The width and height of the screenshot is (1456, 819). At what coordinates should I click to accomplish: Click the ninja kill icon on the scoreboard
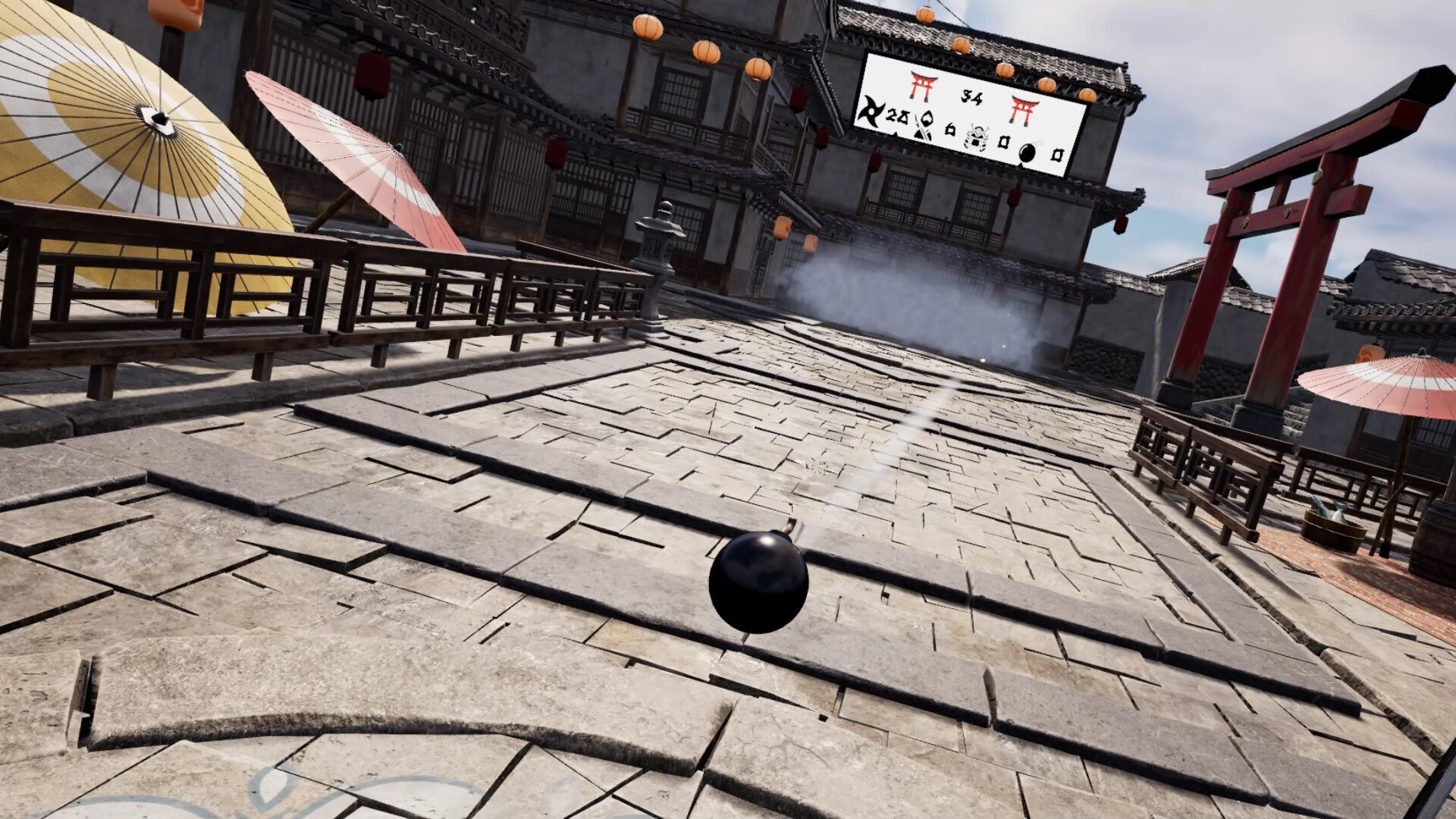[924, 126]
